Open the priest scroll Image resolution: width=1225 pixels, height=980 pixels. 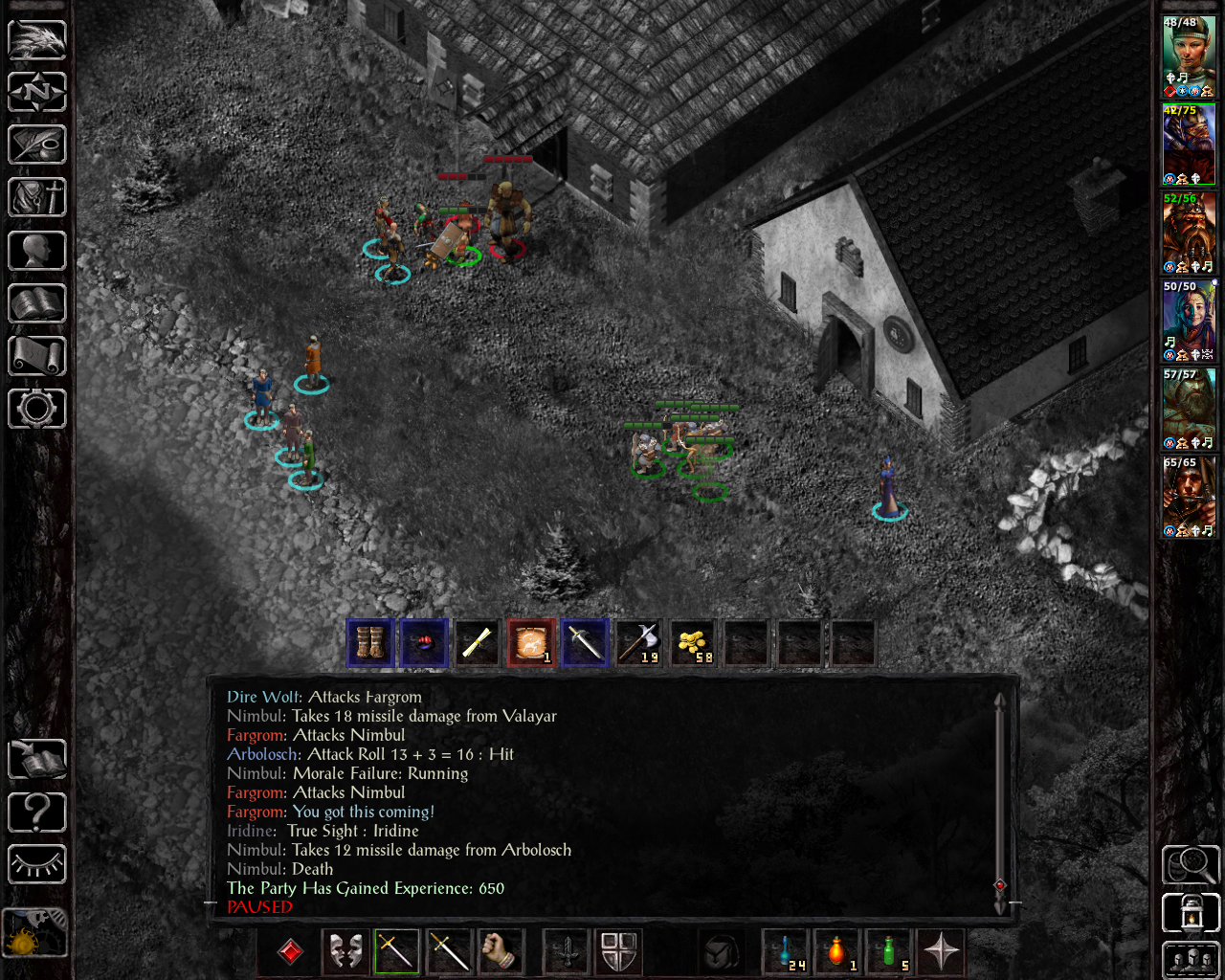click(37, 356)
